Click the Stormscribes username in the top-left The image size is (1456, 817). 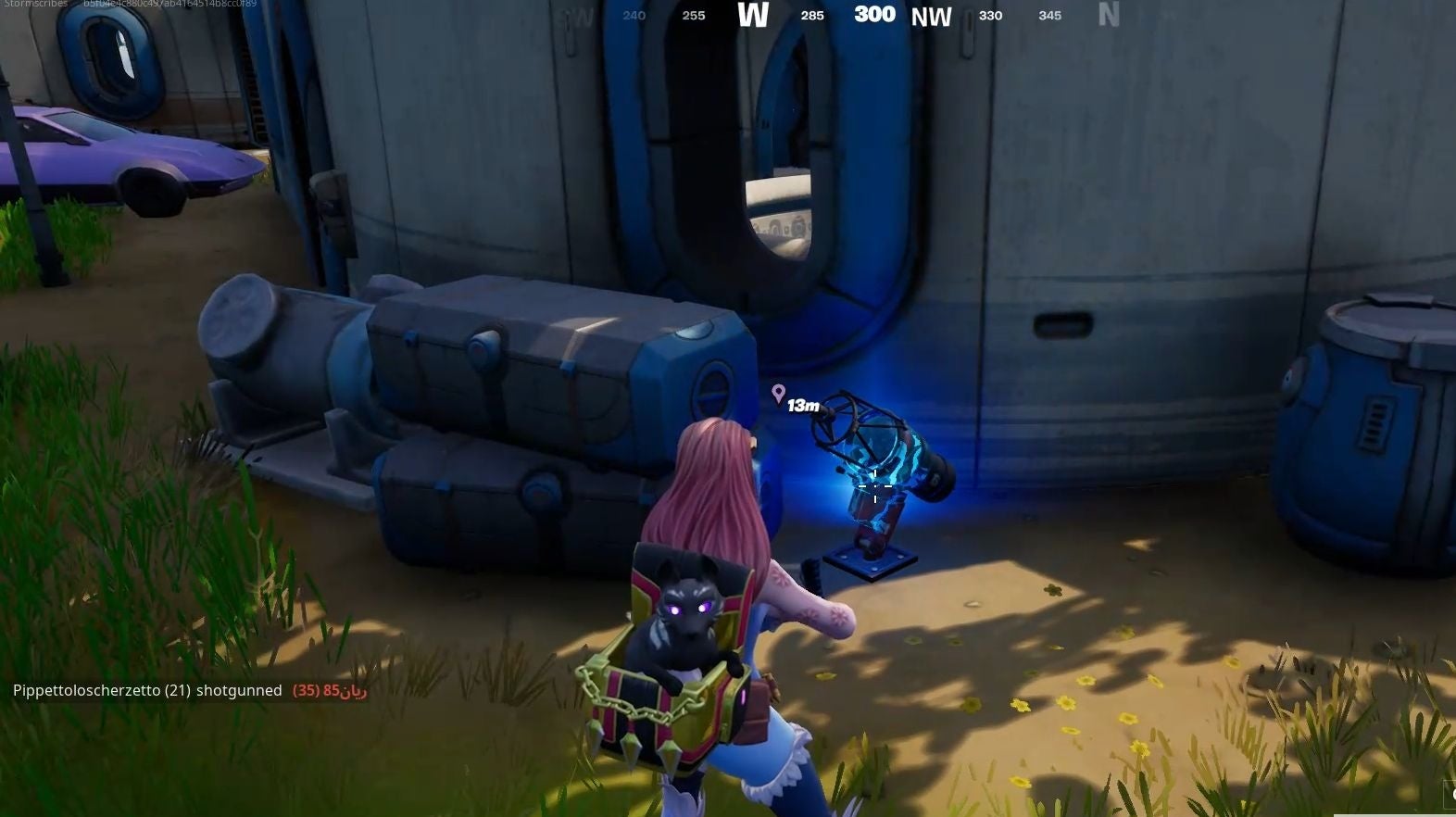[35, 4]
